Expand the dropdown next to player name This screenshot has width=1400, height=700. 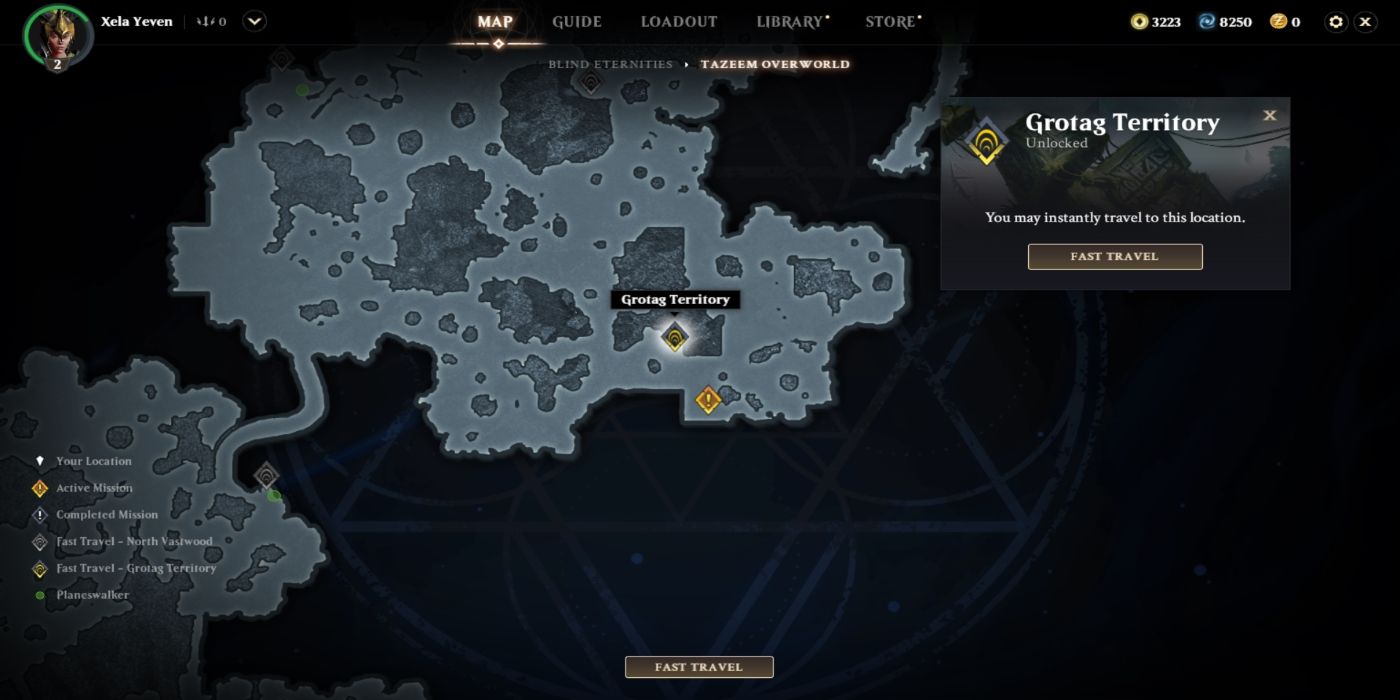254,21
